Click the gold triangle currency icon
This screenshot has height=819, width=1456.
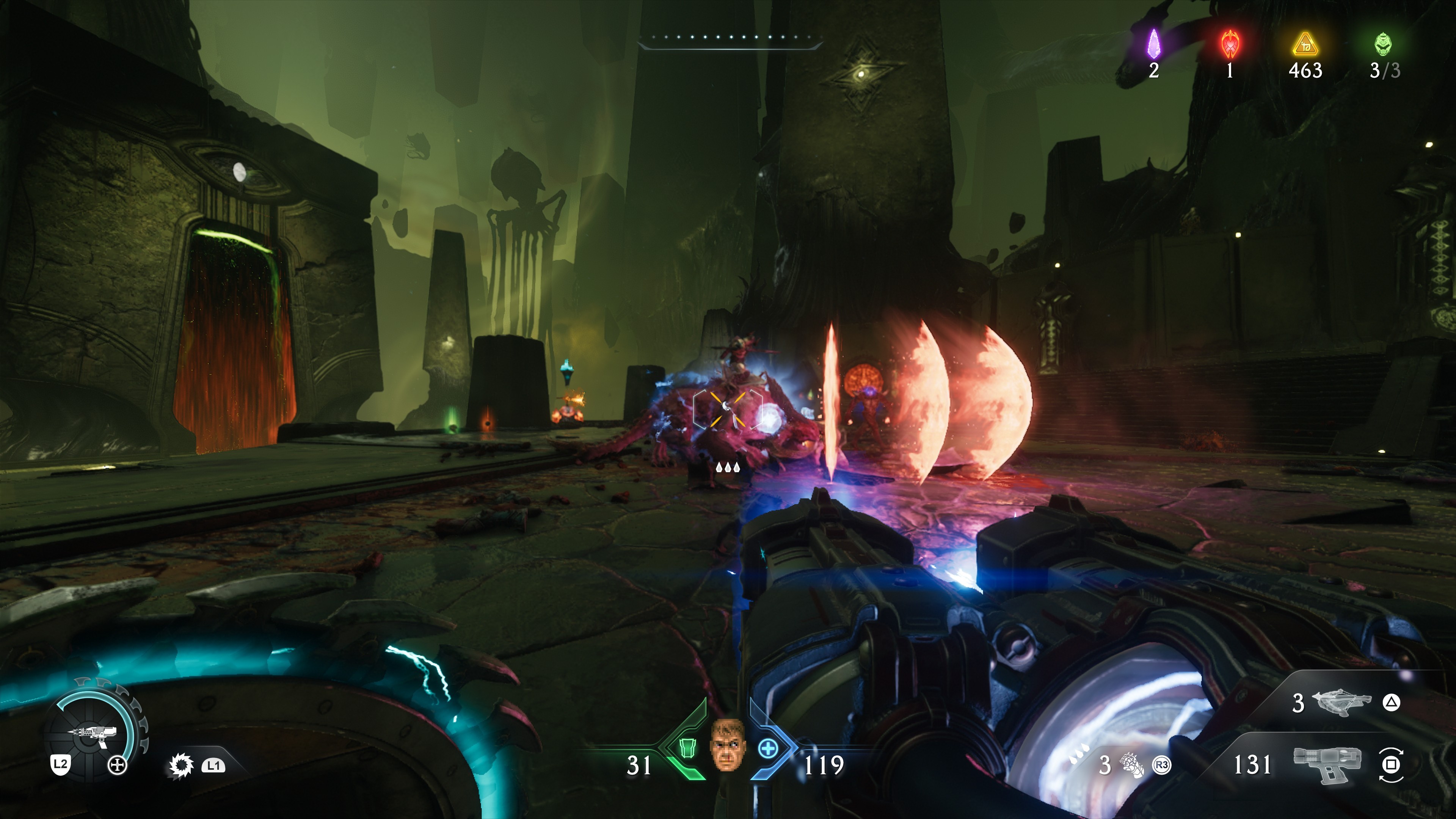[1305, 45]
